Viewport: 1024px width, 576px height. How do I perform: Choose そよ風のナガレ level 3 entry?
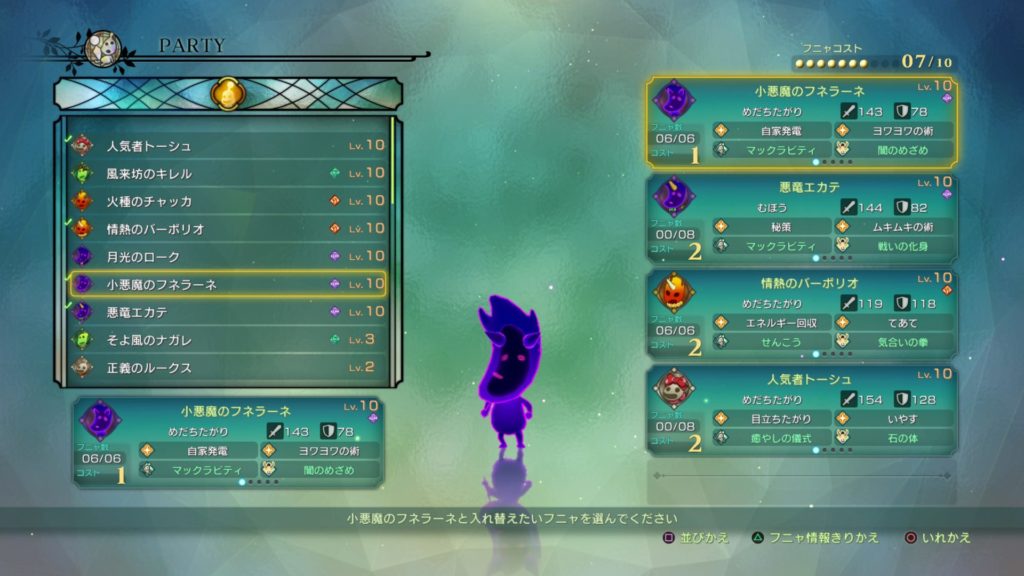click(x=226, y=340)
